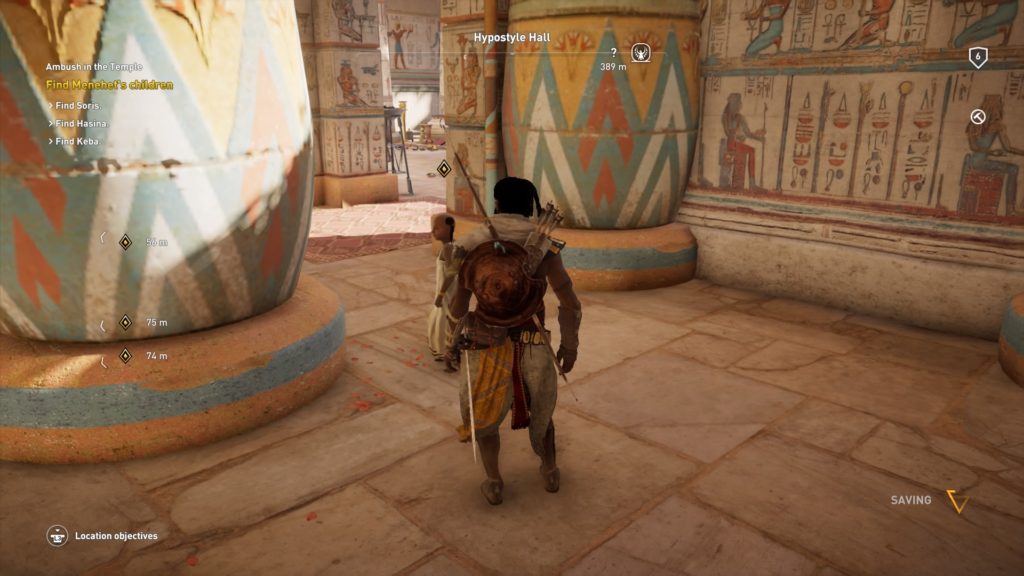Click the 56 m objective marker
The image size is (1024, 576).
click(126, 241)
